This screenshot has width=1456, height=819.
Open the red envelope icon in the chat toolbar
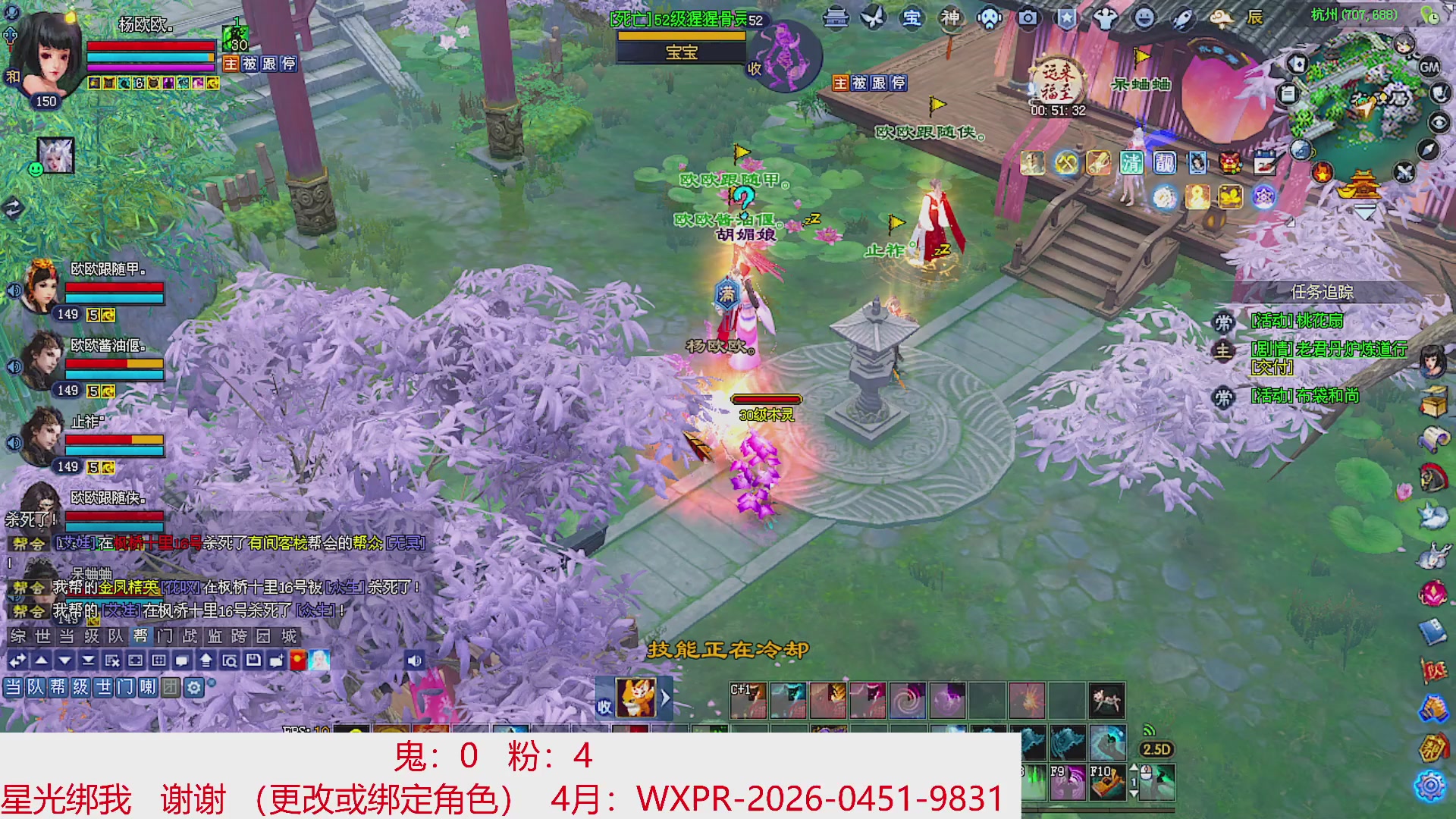pyautogui.click(x=298, y=661)
